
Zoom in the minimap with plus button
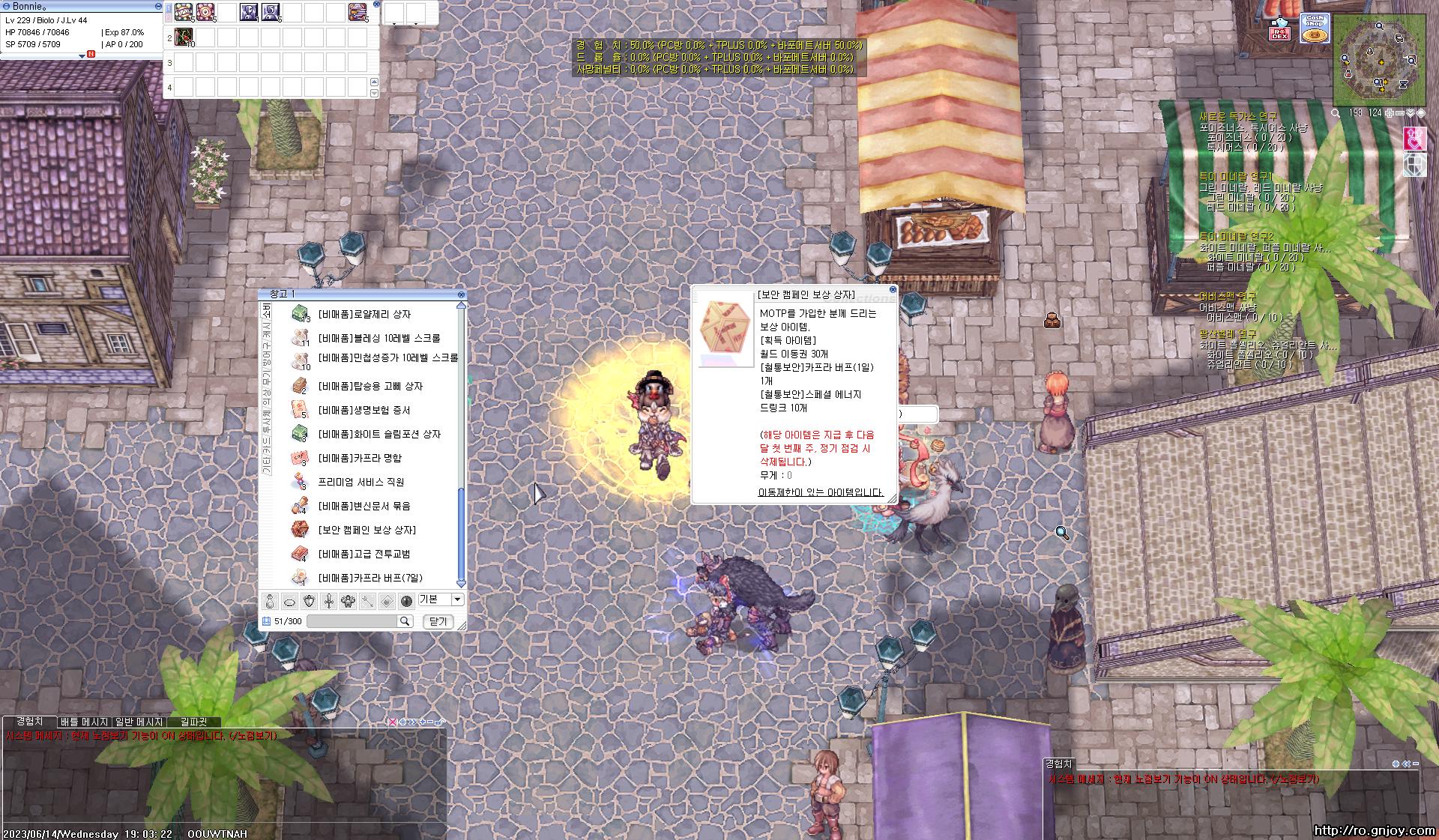pos(1389,113)
